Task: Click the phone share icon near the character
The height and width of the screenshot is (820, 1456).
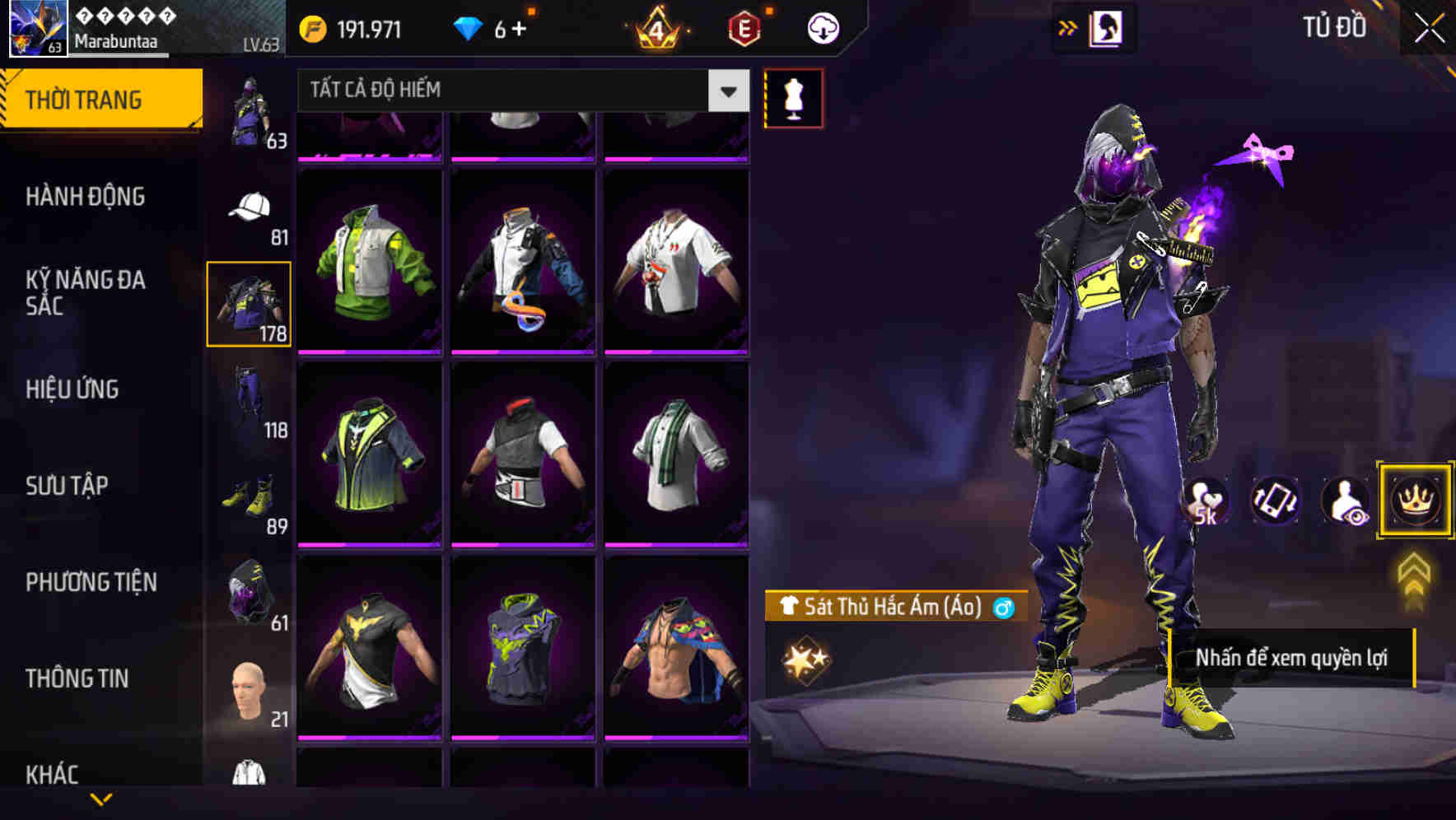Action: click(1276, 502)
